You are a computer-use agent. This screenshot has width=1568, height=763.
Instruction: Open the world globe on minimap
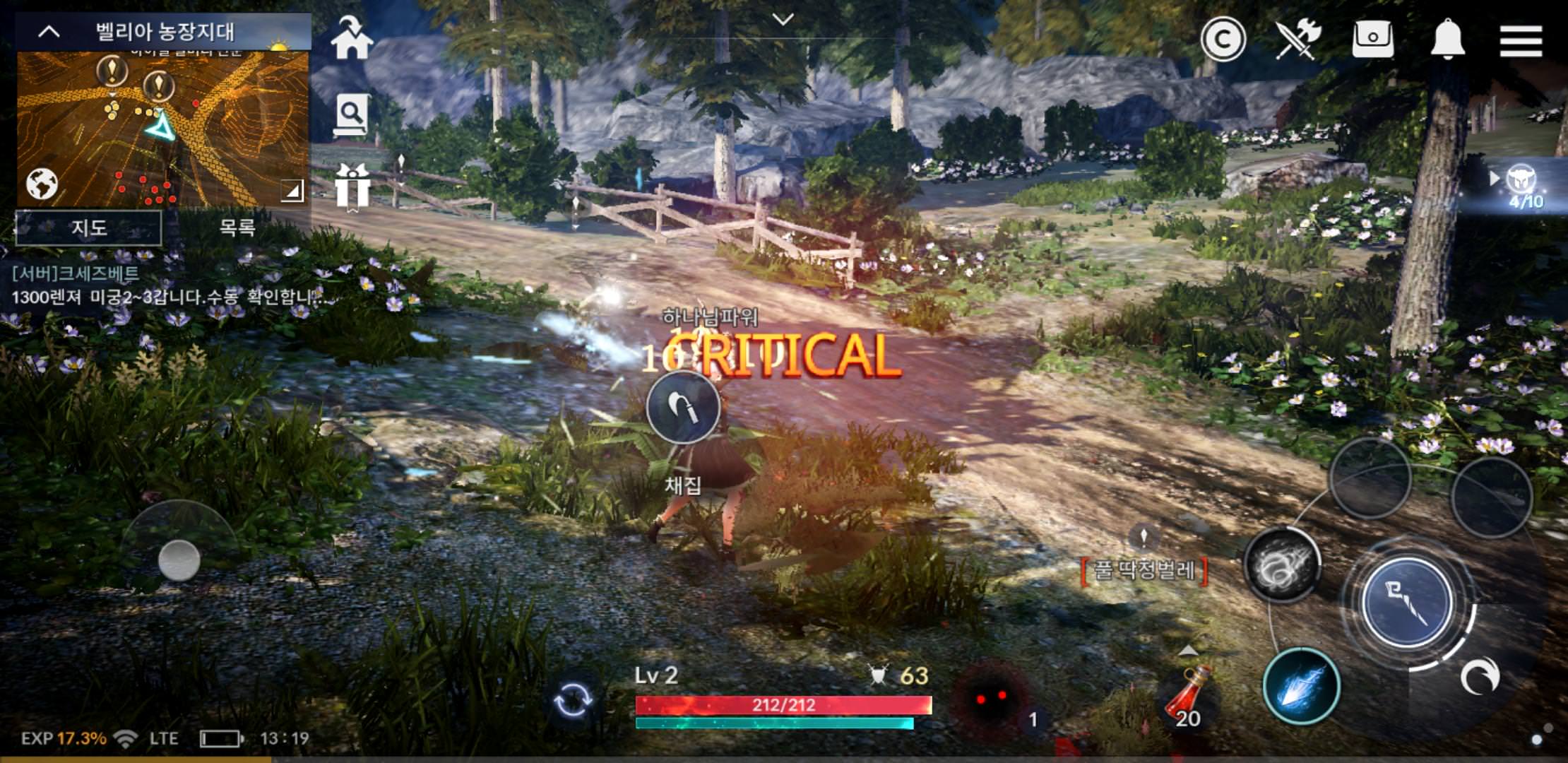(x=42, y=184)
